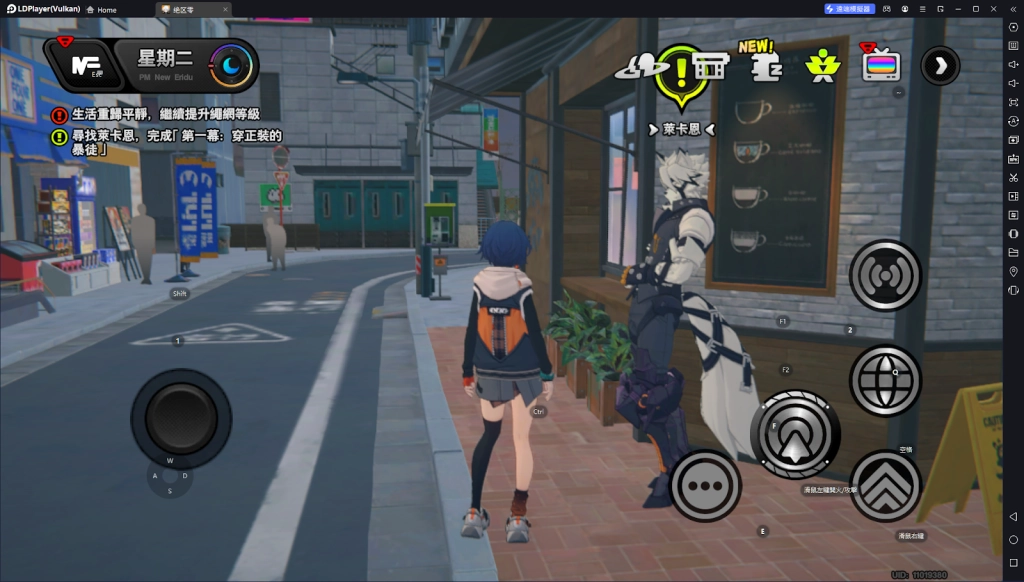Tap the central interact button with arrow

795,435
